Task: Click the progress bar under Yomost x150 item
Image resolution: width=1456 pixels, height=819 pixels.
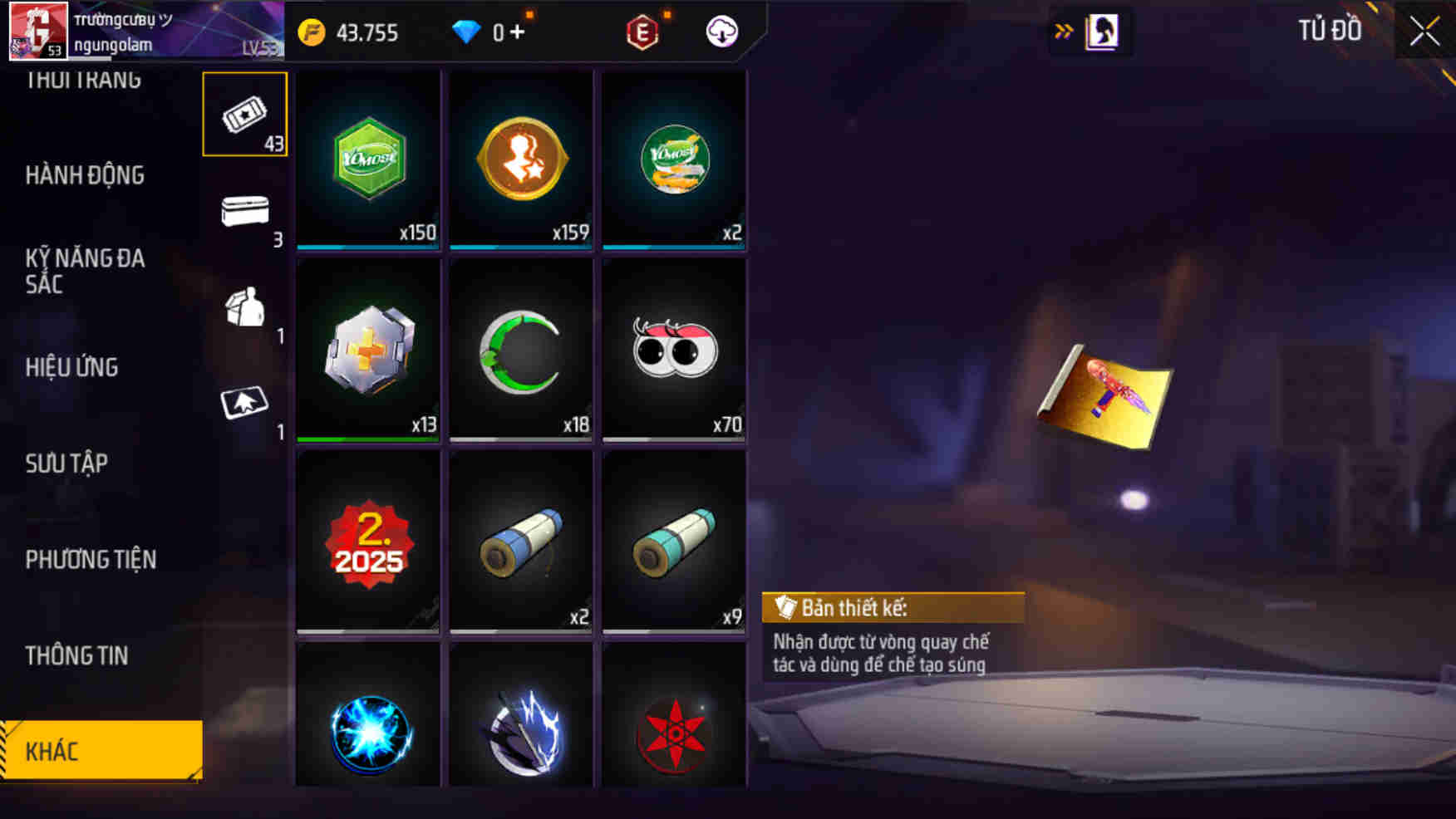Action: click(x=367, y=247)
